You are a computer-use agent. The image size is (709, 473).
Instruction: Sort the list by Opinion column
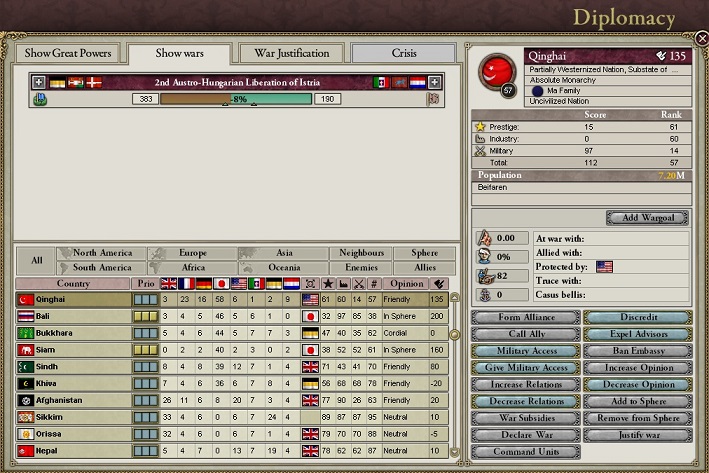(x=406, y=283)
